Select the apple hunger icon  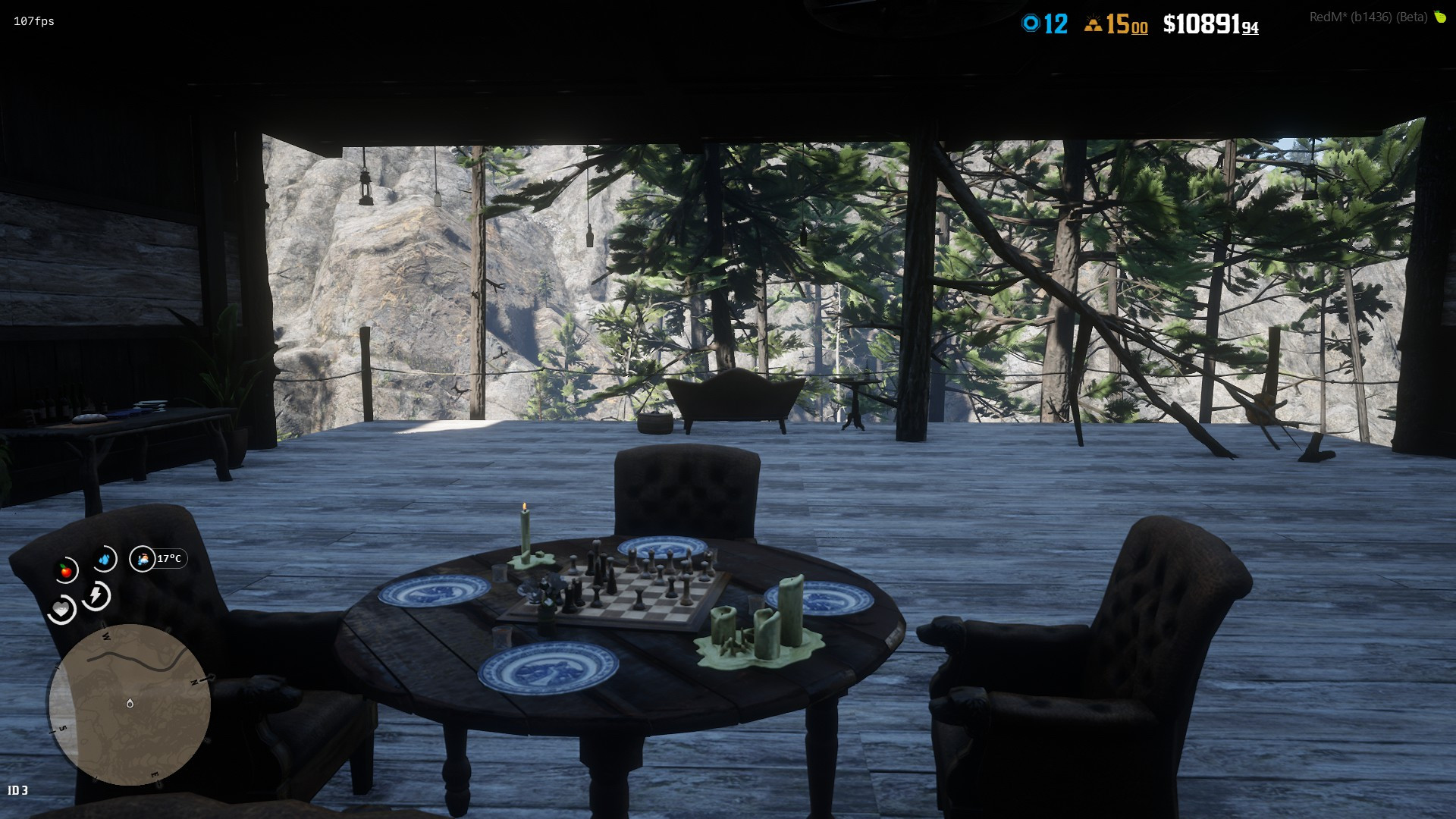pos(65,568)
